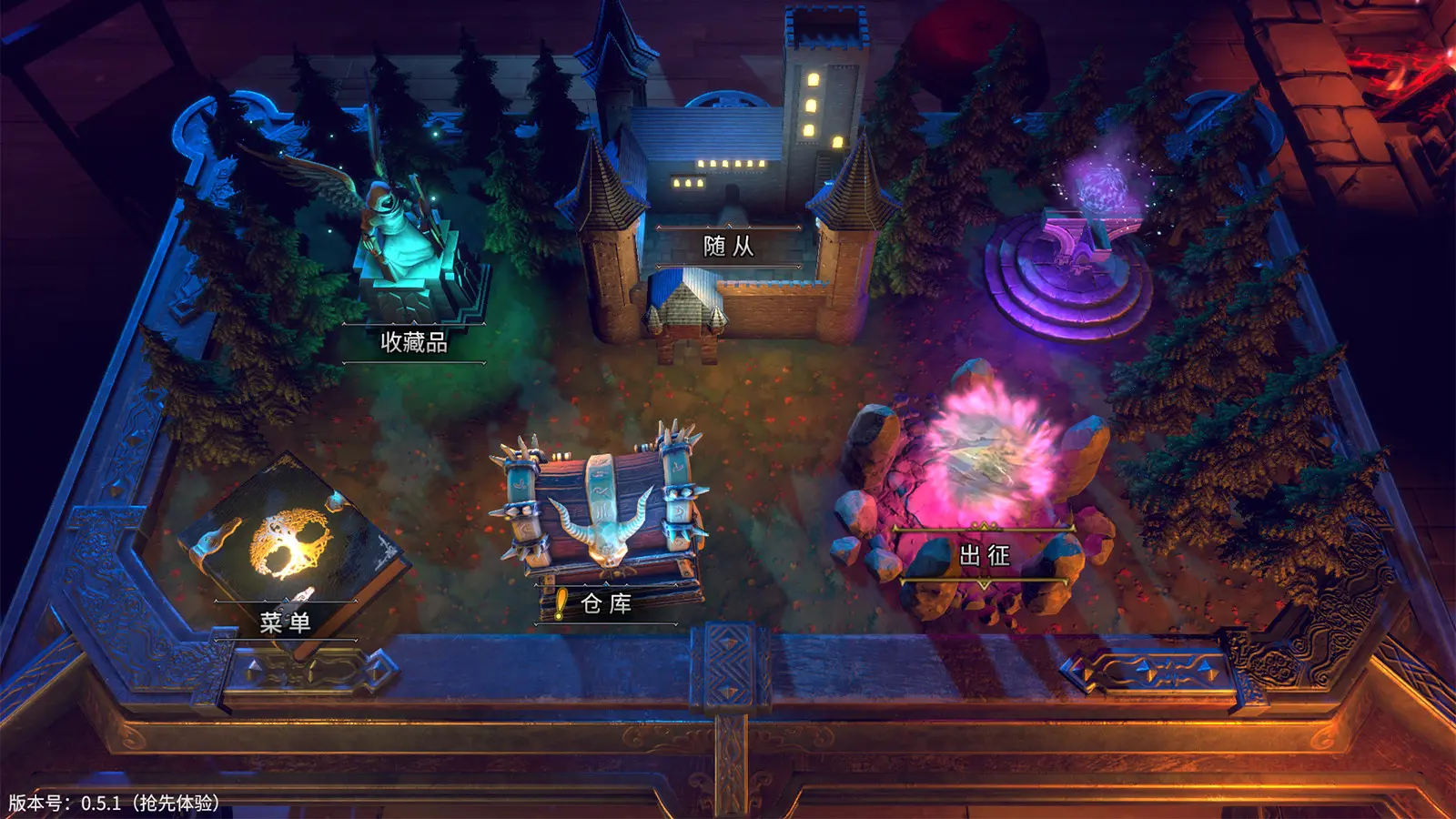Viewport: 1456px width, 819px height.
Task: Select the 随从 followers entry
Action: [x=728, y=246]
